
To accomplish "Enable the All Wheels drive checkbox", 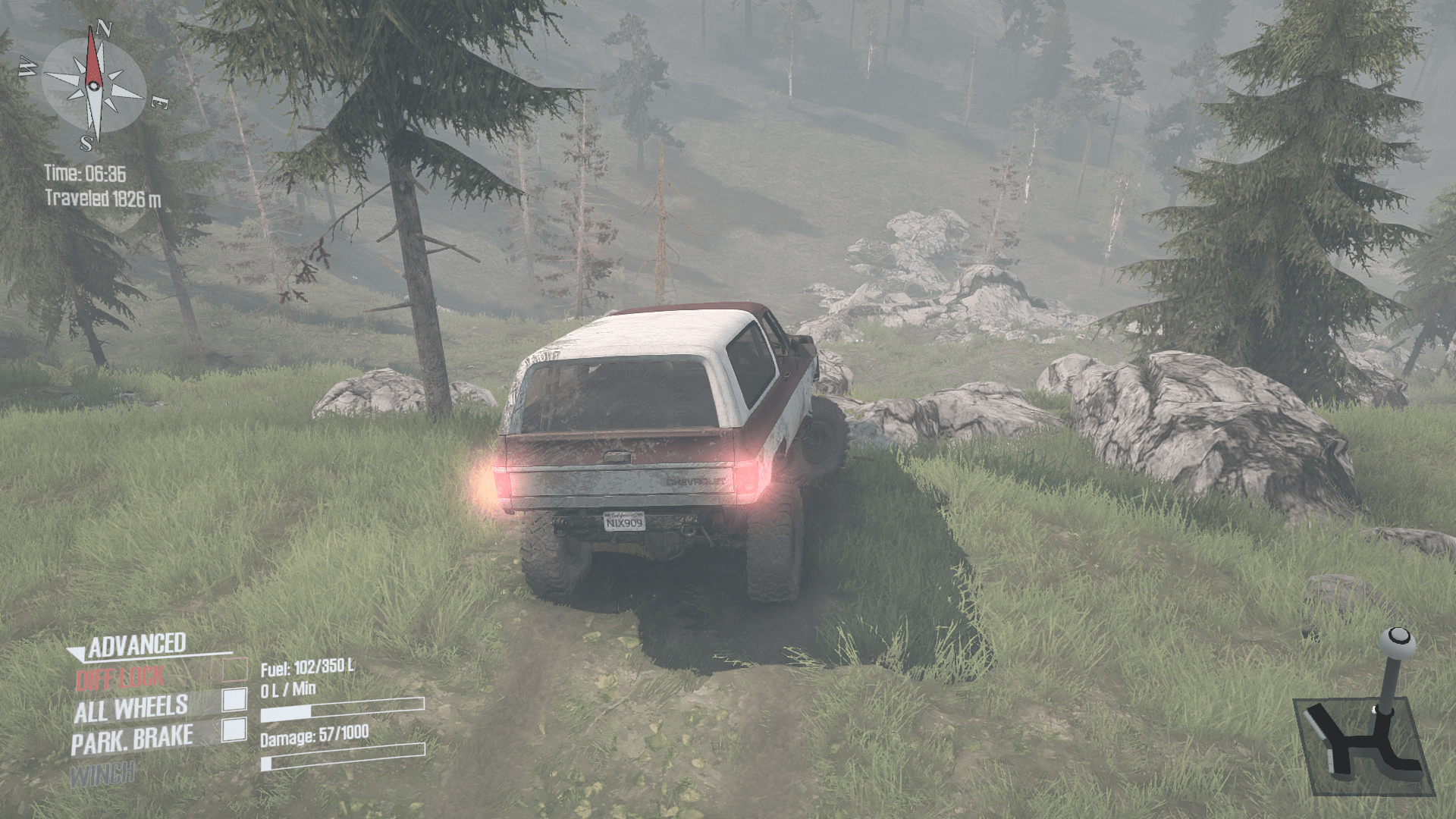I will point(235,699).
